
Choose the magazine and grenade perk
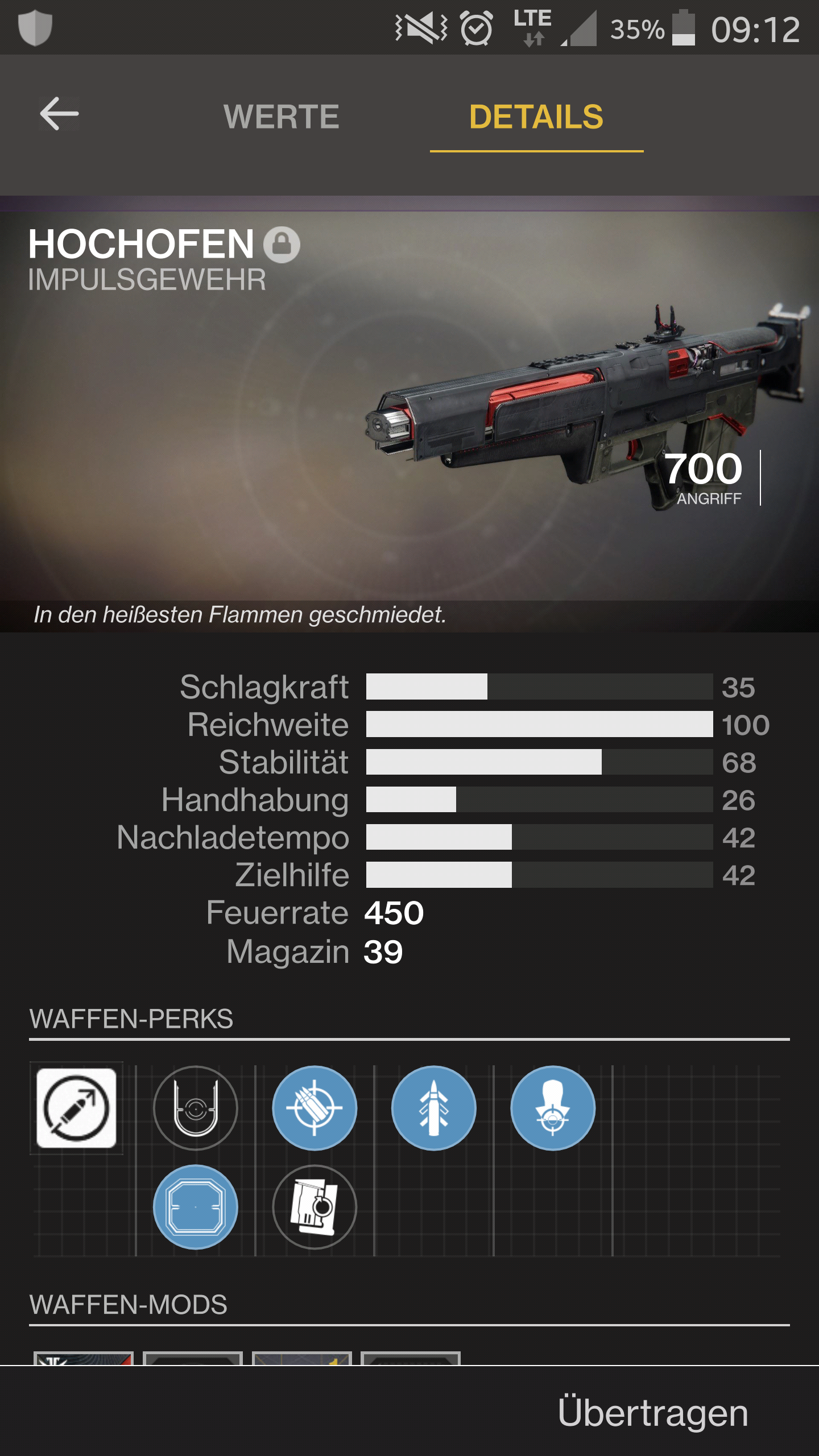click(x=315, y=1207)
